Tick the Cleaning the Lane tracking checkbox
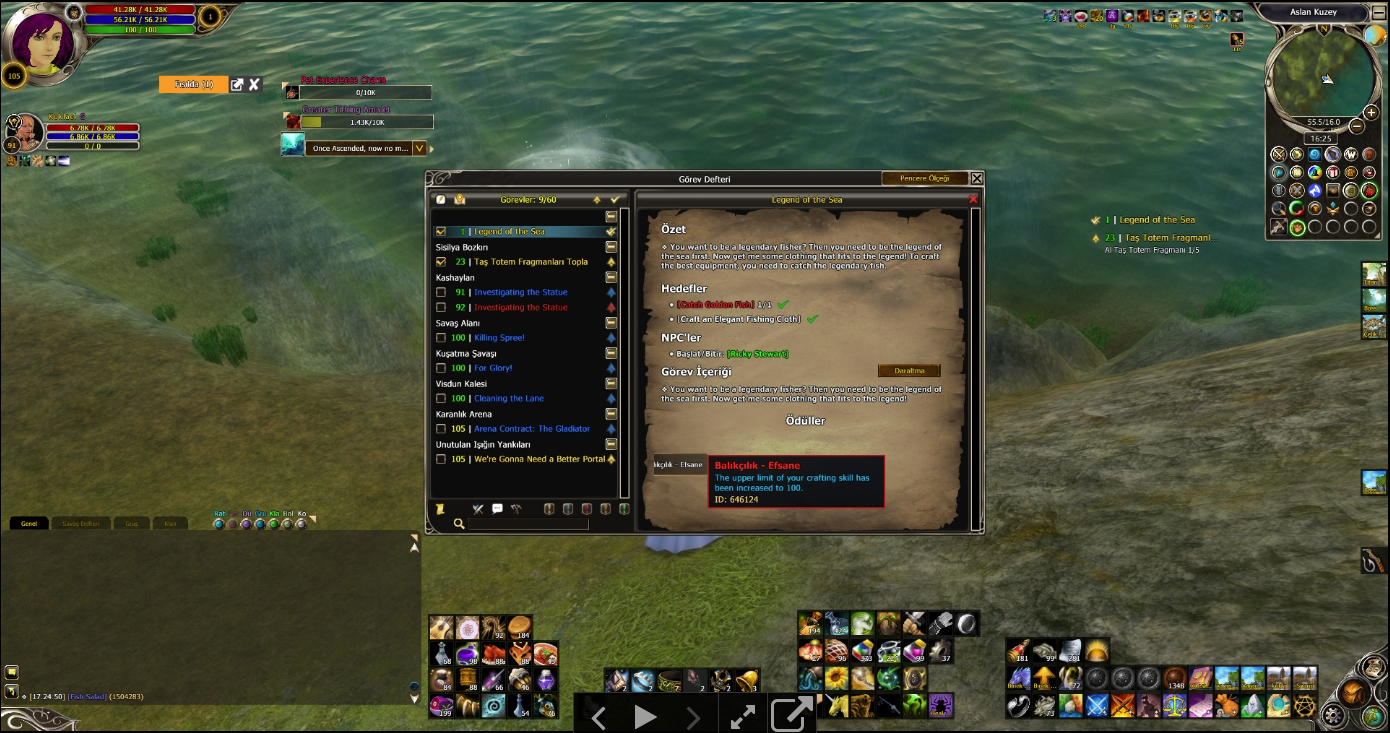Screen dimensions: 1390x733 coord(441,399)
